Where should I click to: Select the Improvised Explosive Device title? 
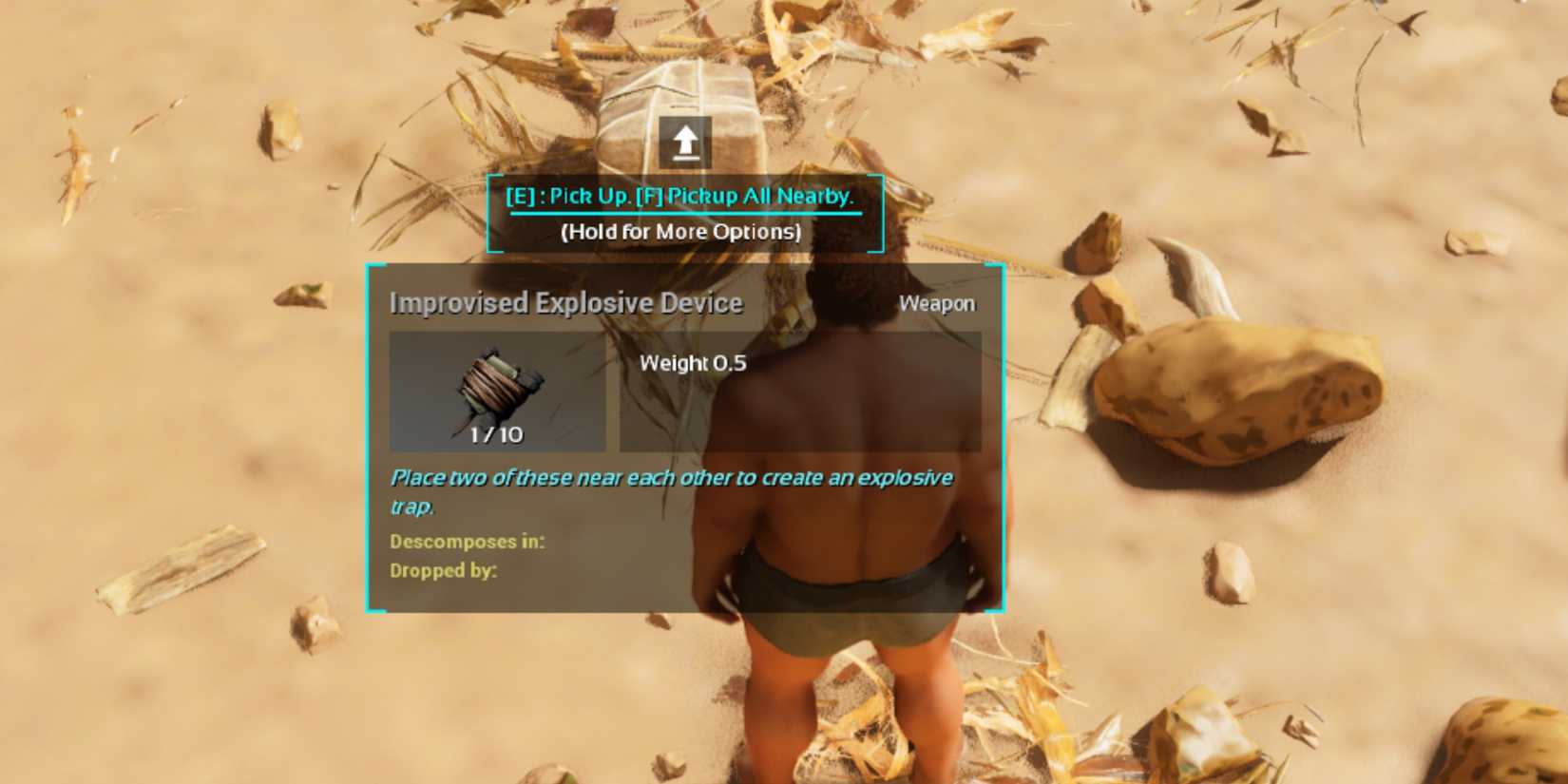[565, 303]
